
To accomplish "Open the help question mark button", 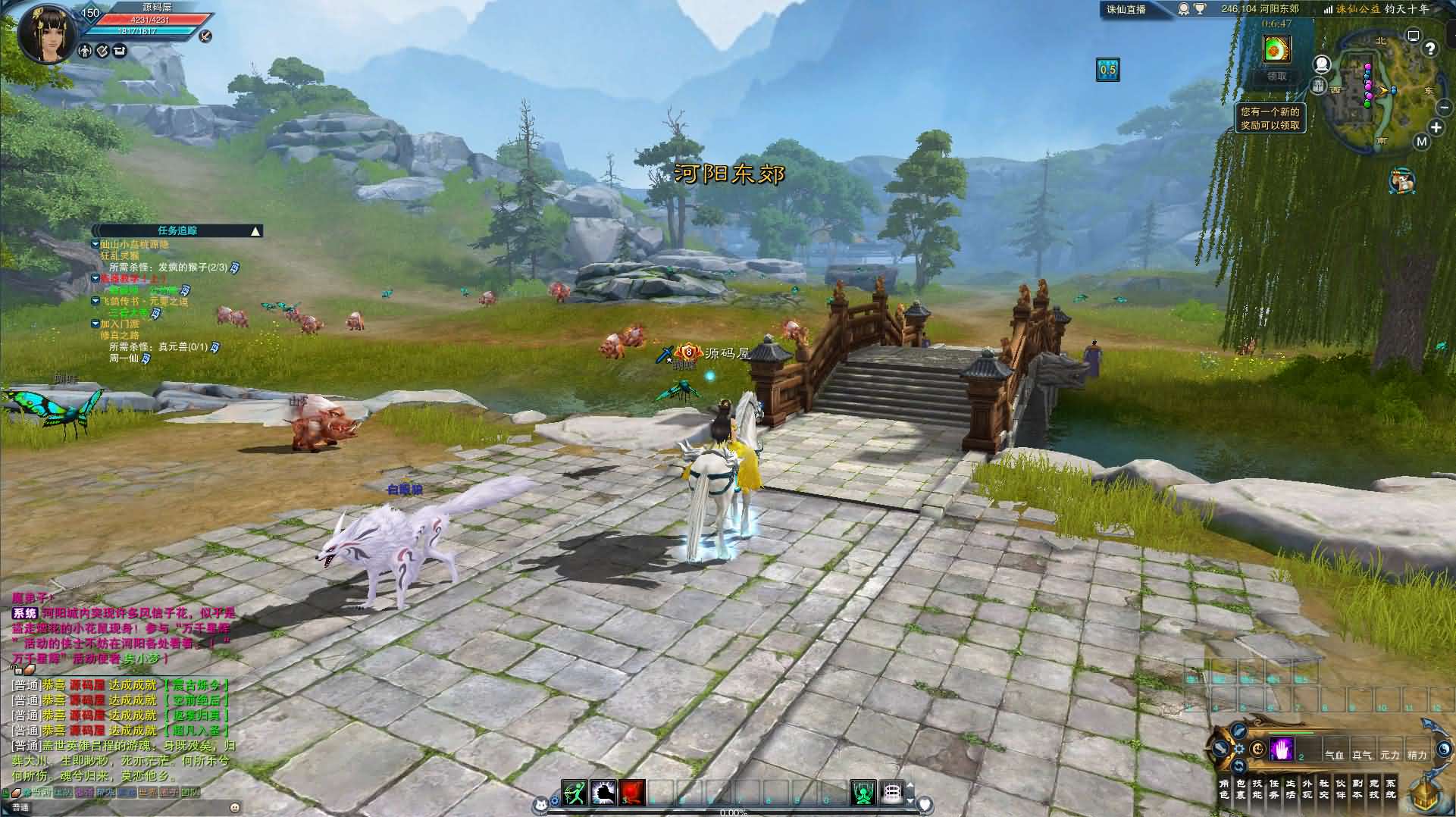I will (x=1429, y=49).
